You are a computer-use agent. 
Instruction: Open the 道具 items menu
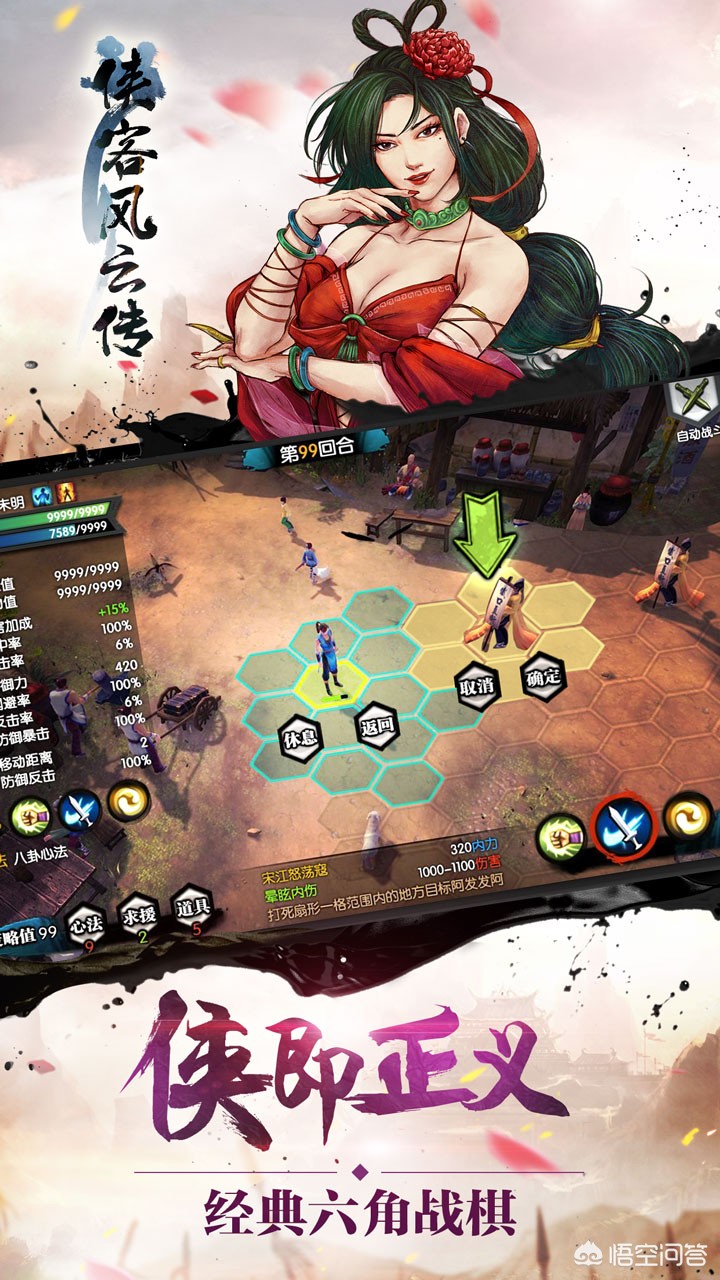pyautogui.click(x=194, y=909)
